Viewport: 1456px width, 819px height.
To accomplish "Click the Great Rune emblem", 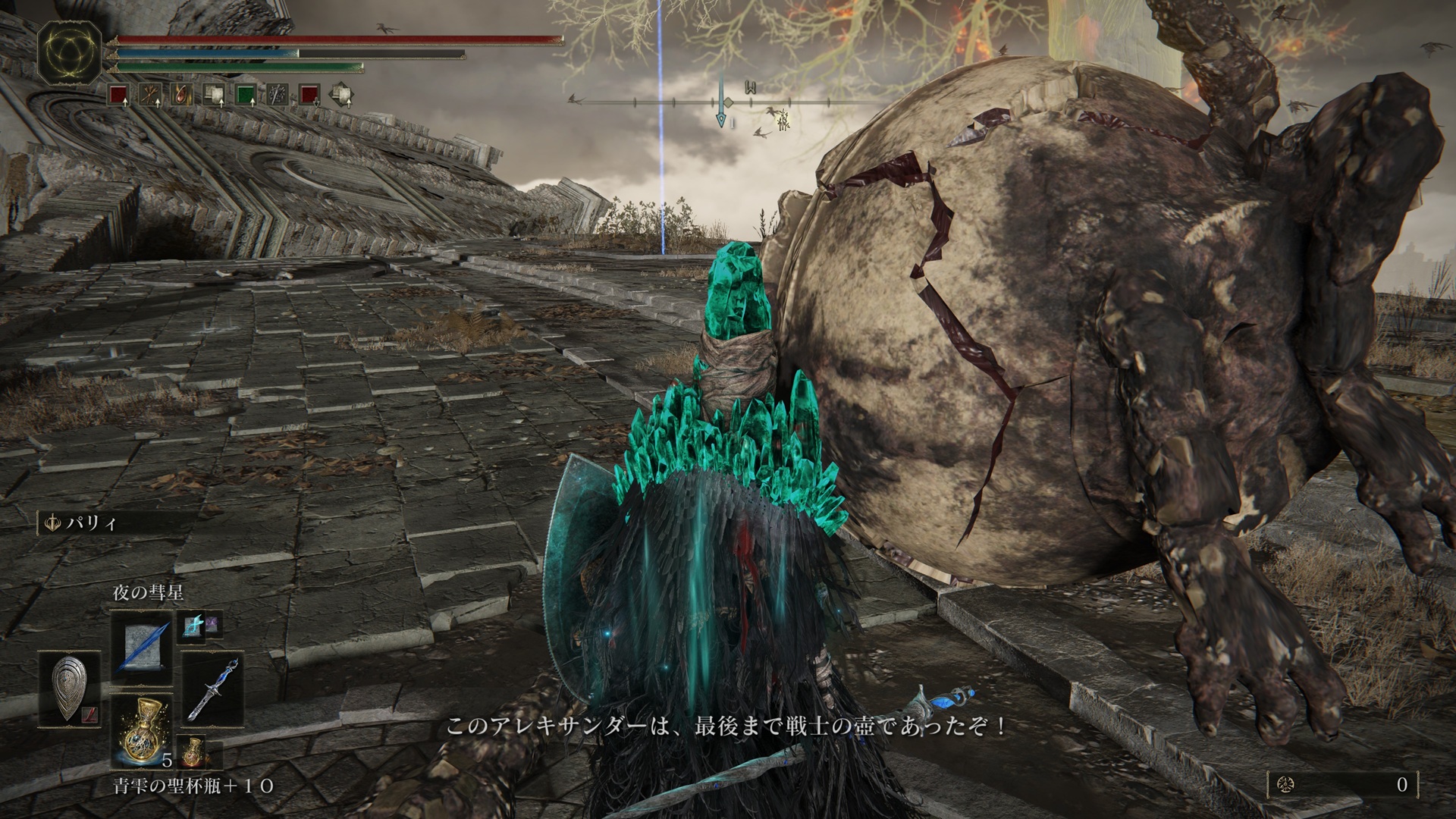I will pyautogui.click(x=69, y=52).
